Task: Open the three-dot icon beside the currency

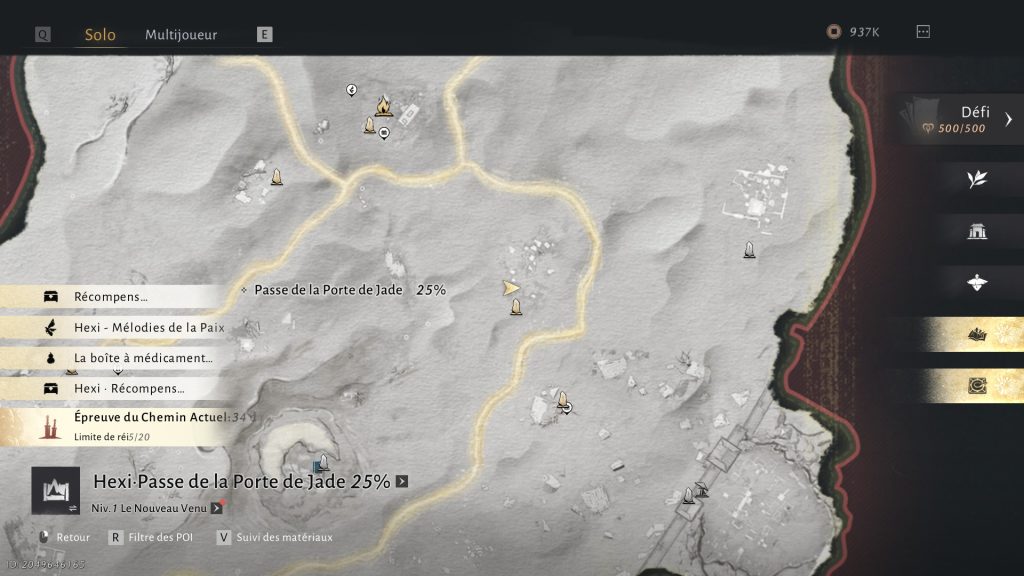Action: coord(923,32)
